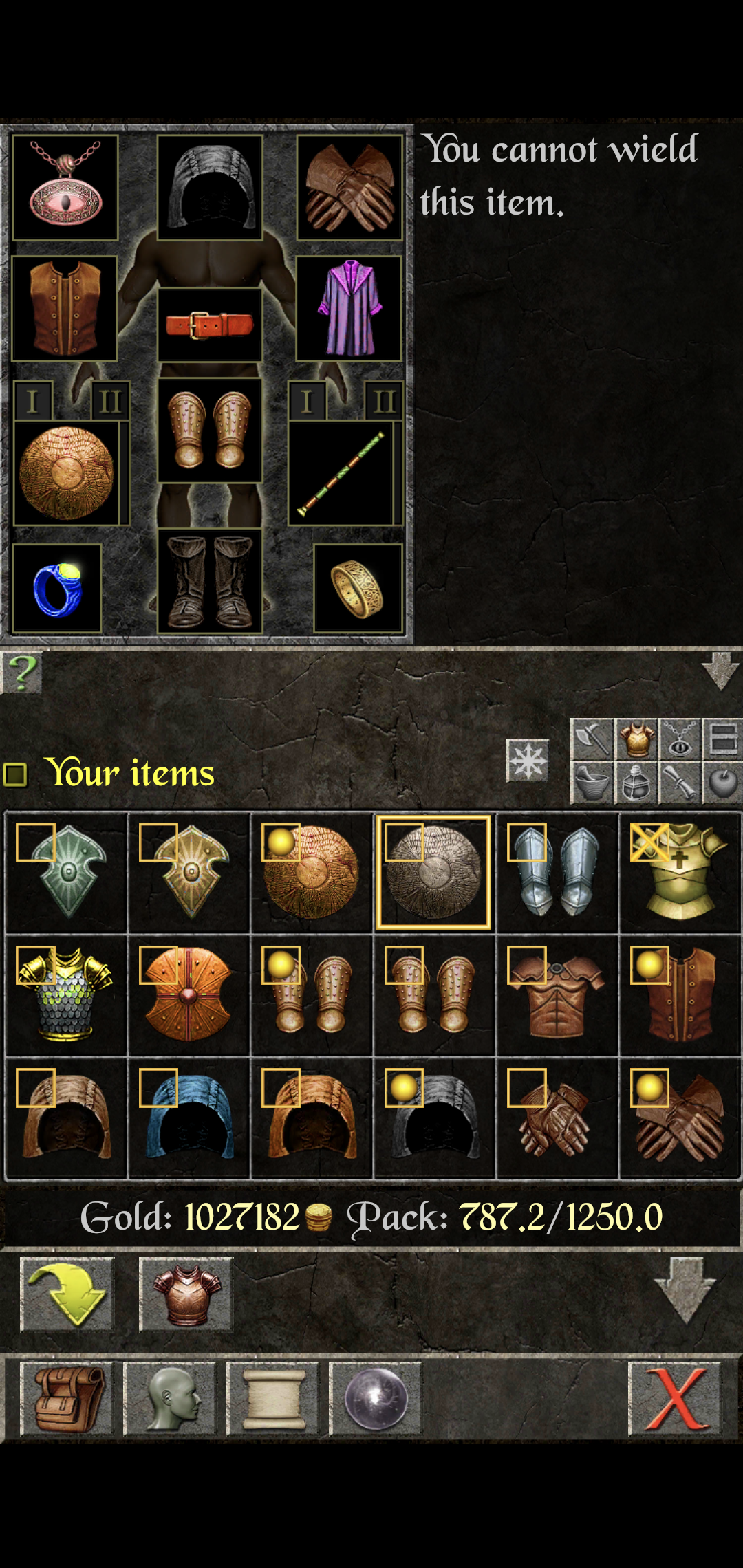The height and width of the screenshot is (1568, 743).
Task: Select the blue sapphire ring slot
Action: click(x=57, y=589)
